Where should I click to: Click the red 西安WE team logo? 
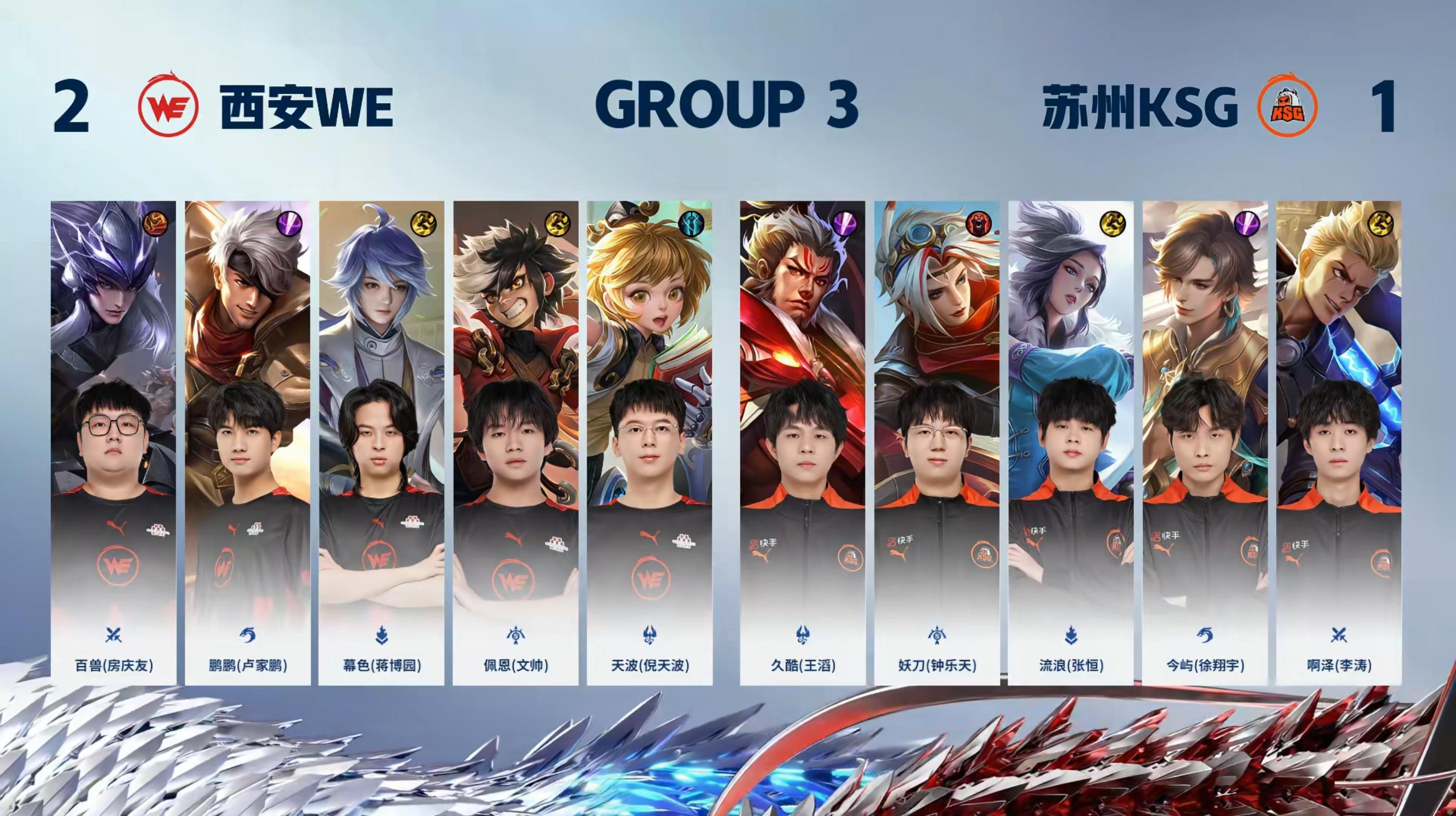168,105
